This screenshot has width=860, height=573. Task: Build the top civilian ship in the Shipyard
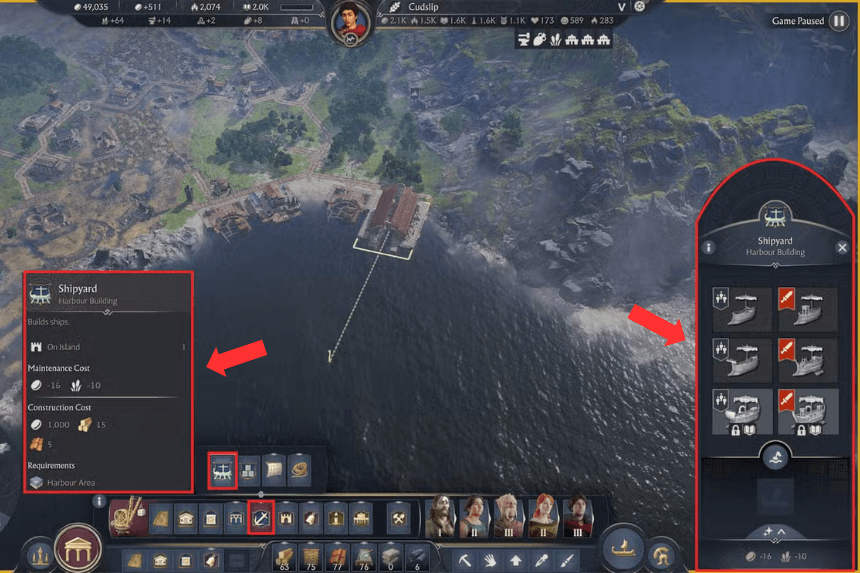click(742, 309)
